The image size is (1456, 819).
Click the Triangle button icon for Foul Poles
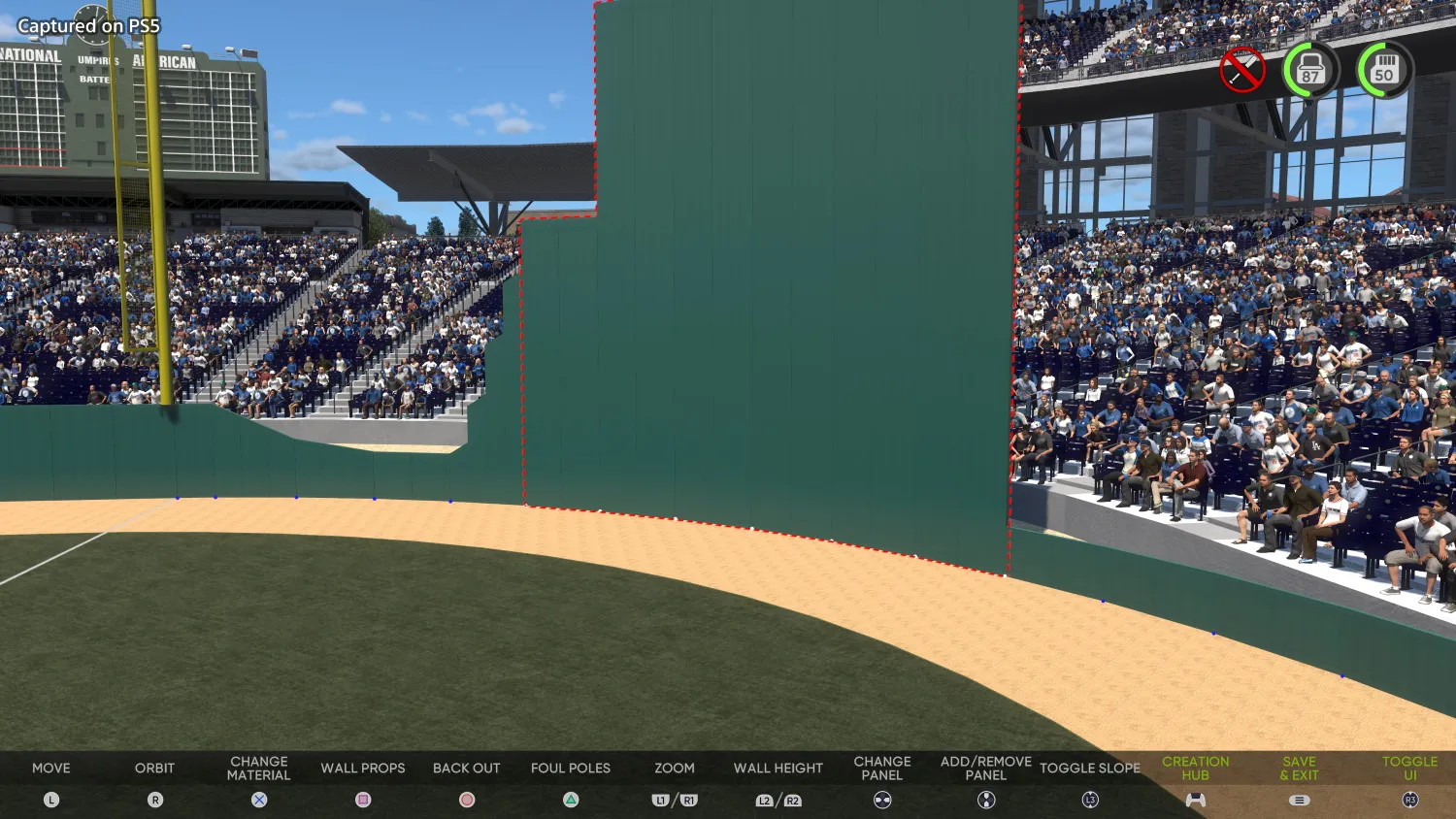[x=570, y=800]
